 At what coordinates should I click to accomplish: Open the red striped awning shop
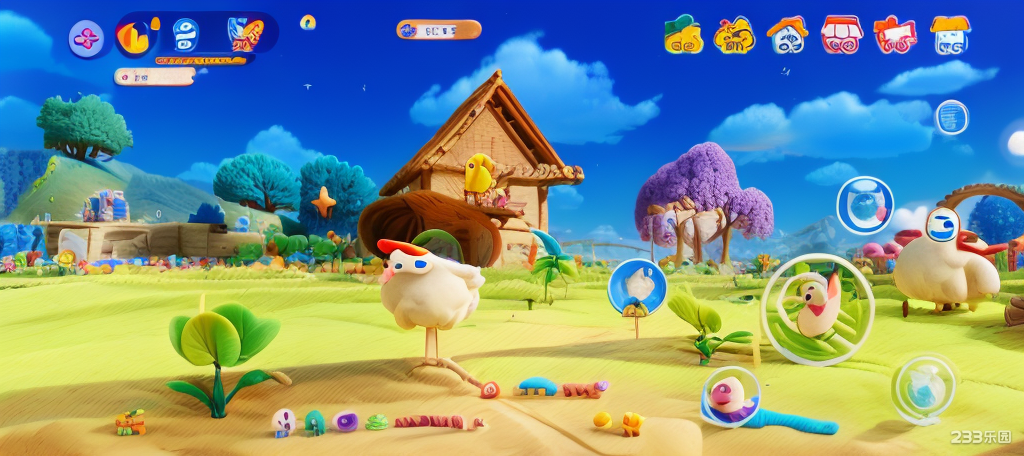click(841, 35)
